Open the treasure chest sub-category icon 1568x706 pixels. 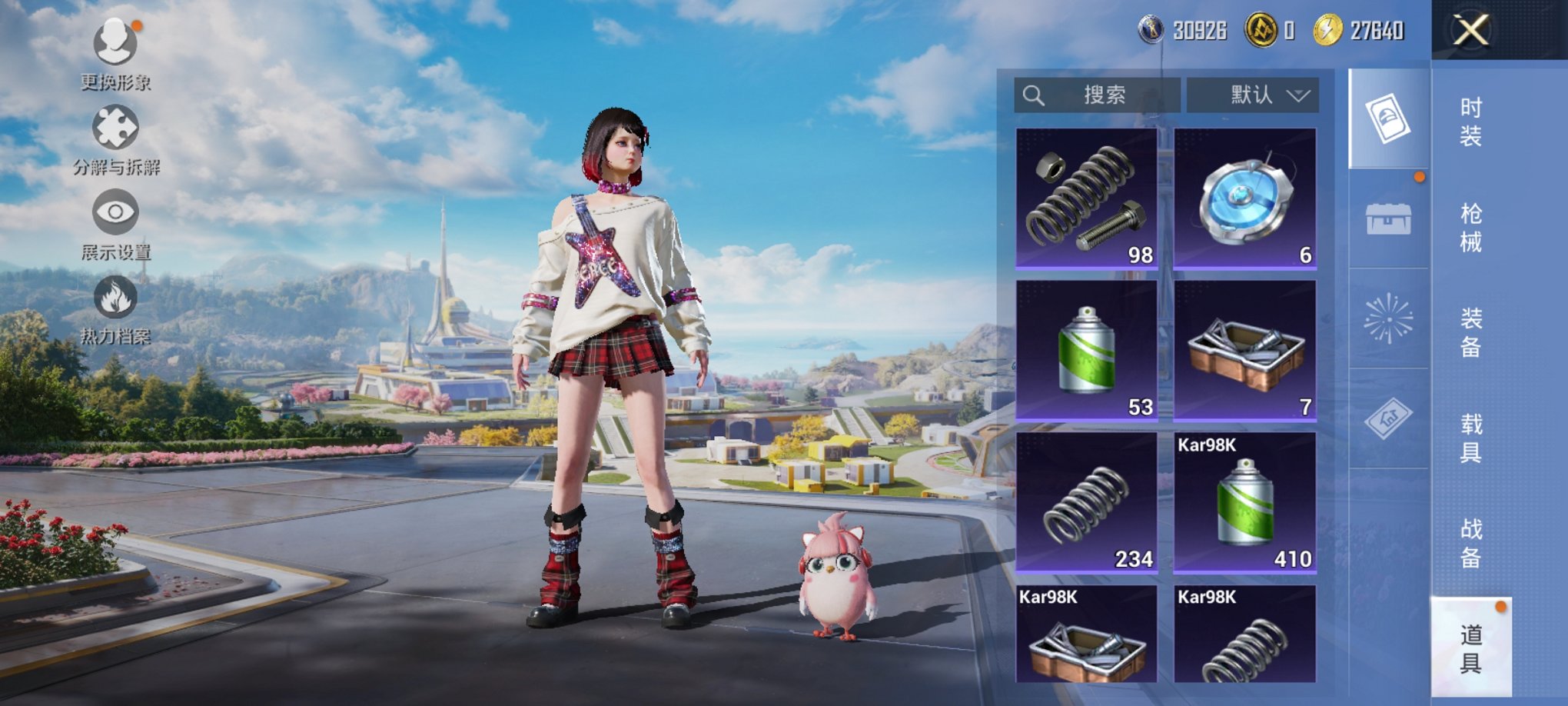tap(1388, 219)
